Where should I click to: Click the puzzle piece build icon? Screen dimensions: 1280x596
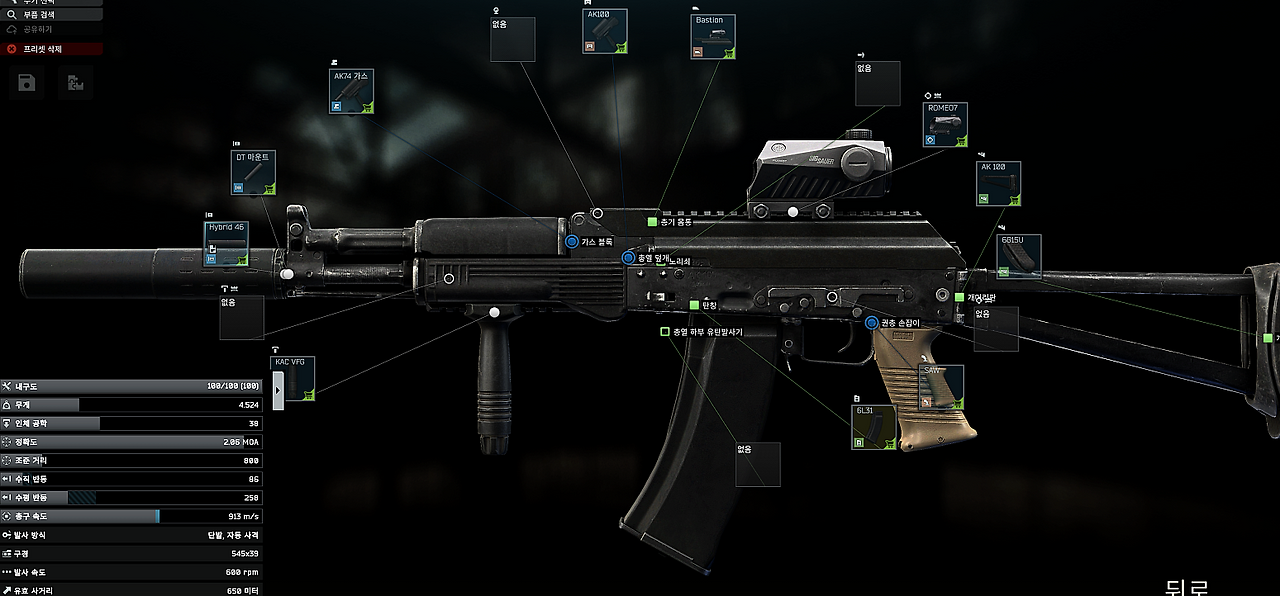click(75, 83)
